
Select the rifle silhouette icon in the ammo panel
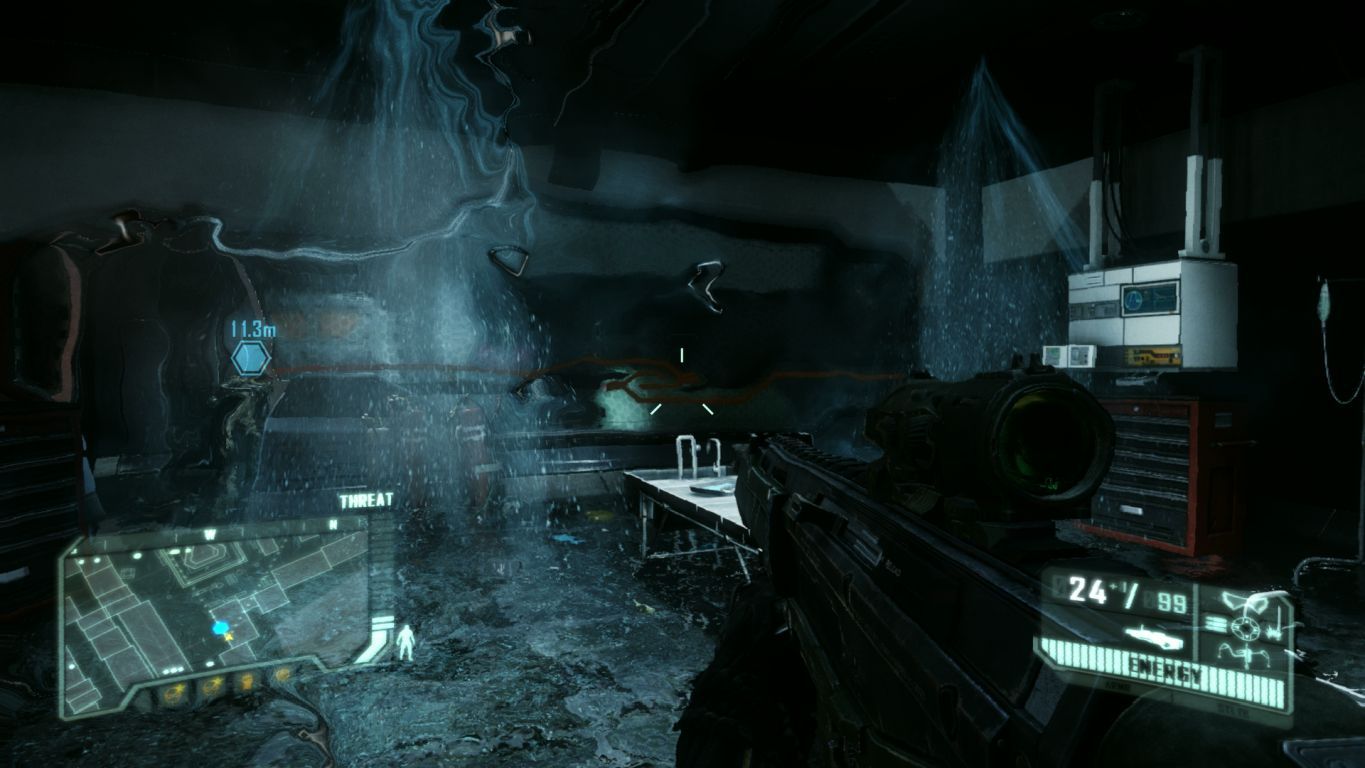pyautogui.click(x=1155, y=636)
